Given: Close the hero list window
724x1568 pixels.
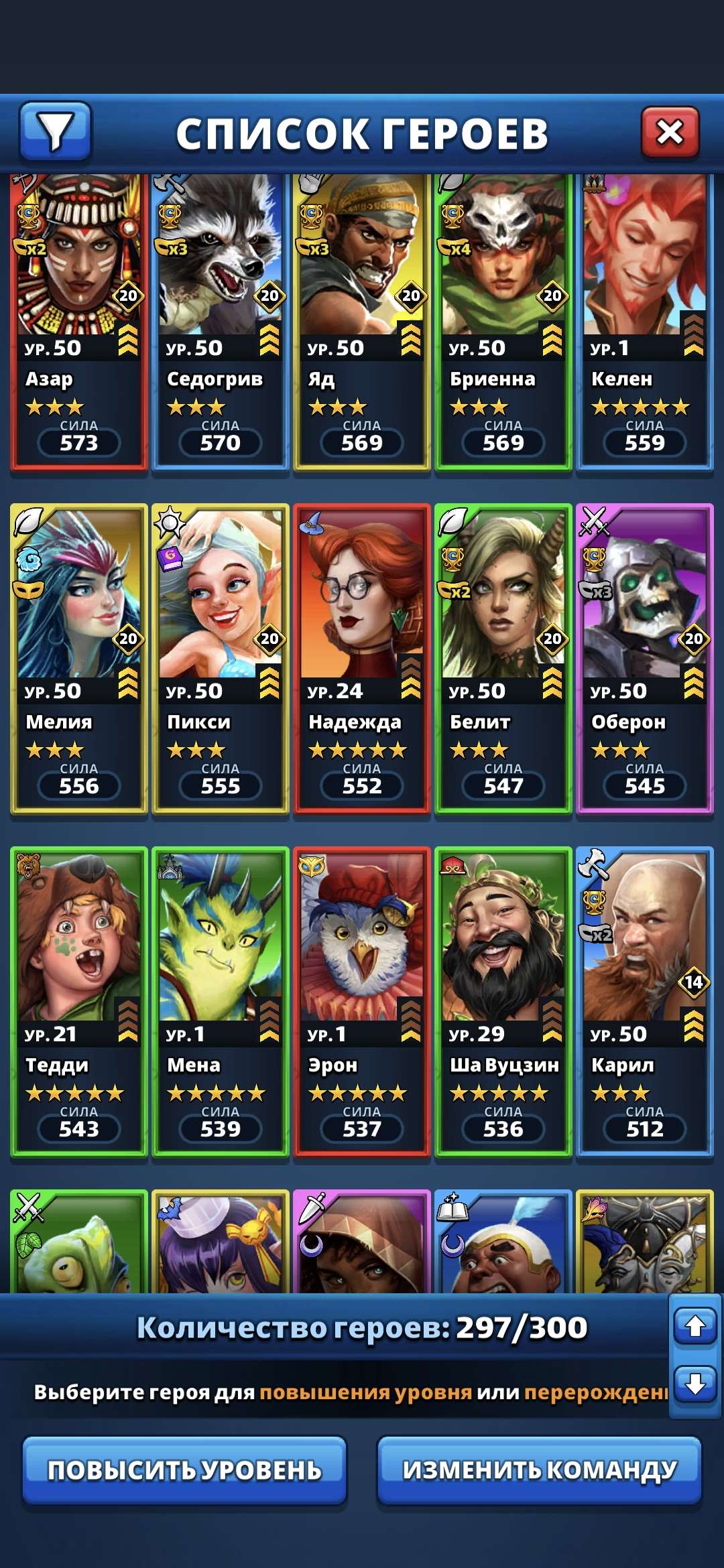Looking at the screenshot, I should [670, 133].
